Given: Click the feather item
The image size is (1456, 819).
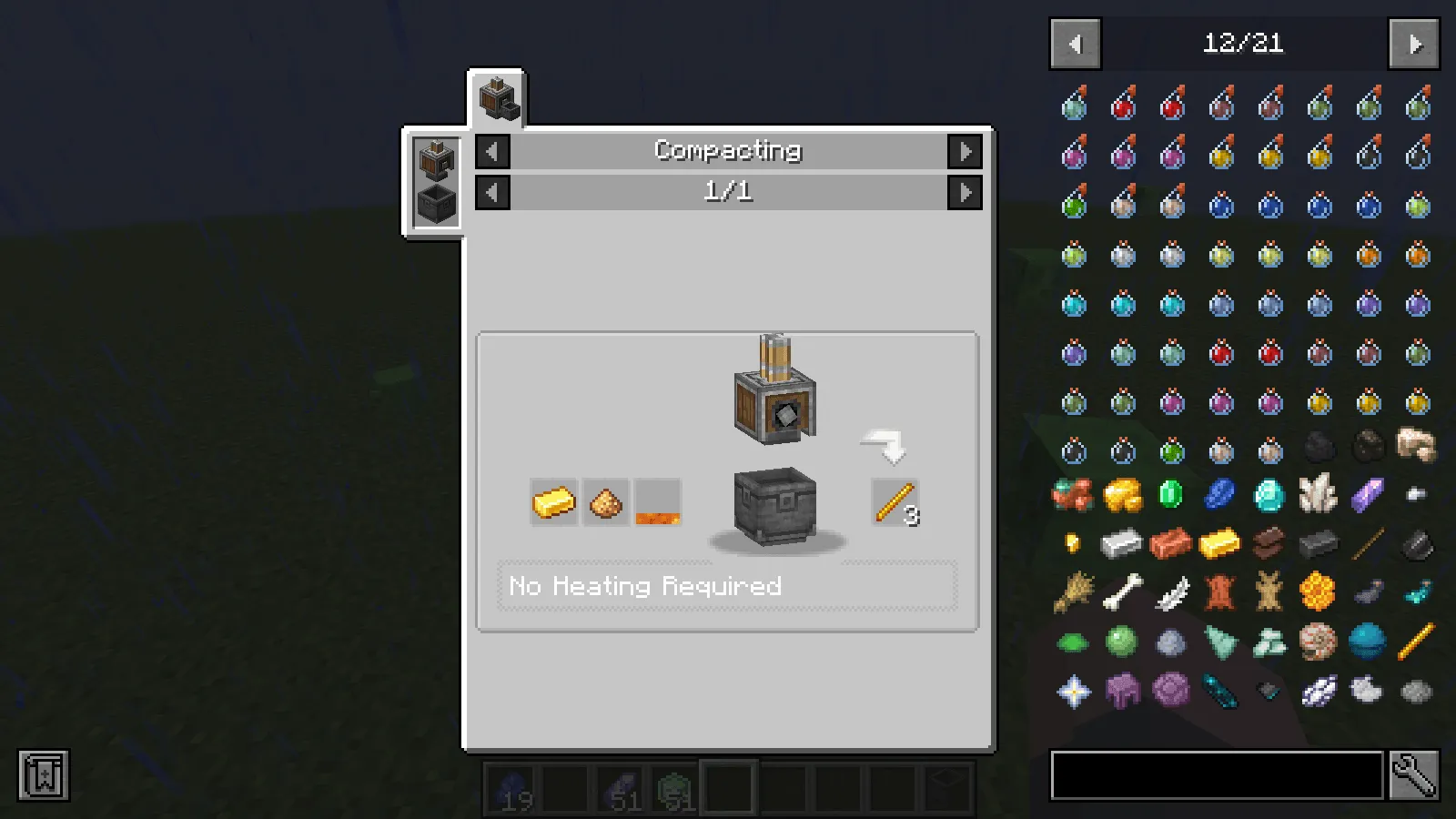Looking at the screenshot, I should pyautogui.click(x=1171, y=591).
